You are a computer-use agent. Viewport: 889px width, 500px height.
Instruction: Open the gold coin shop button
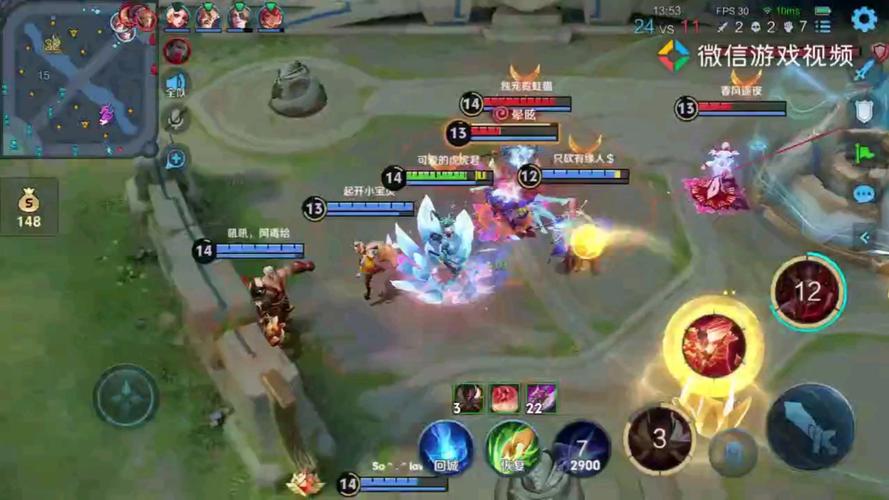click(29, 207)
